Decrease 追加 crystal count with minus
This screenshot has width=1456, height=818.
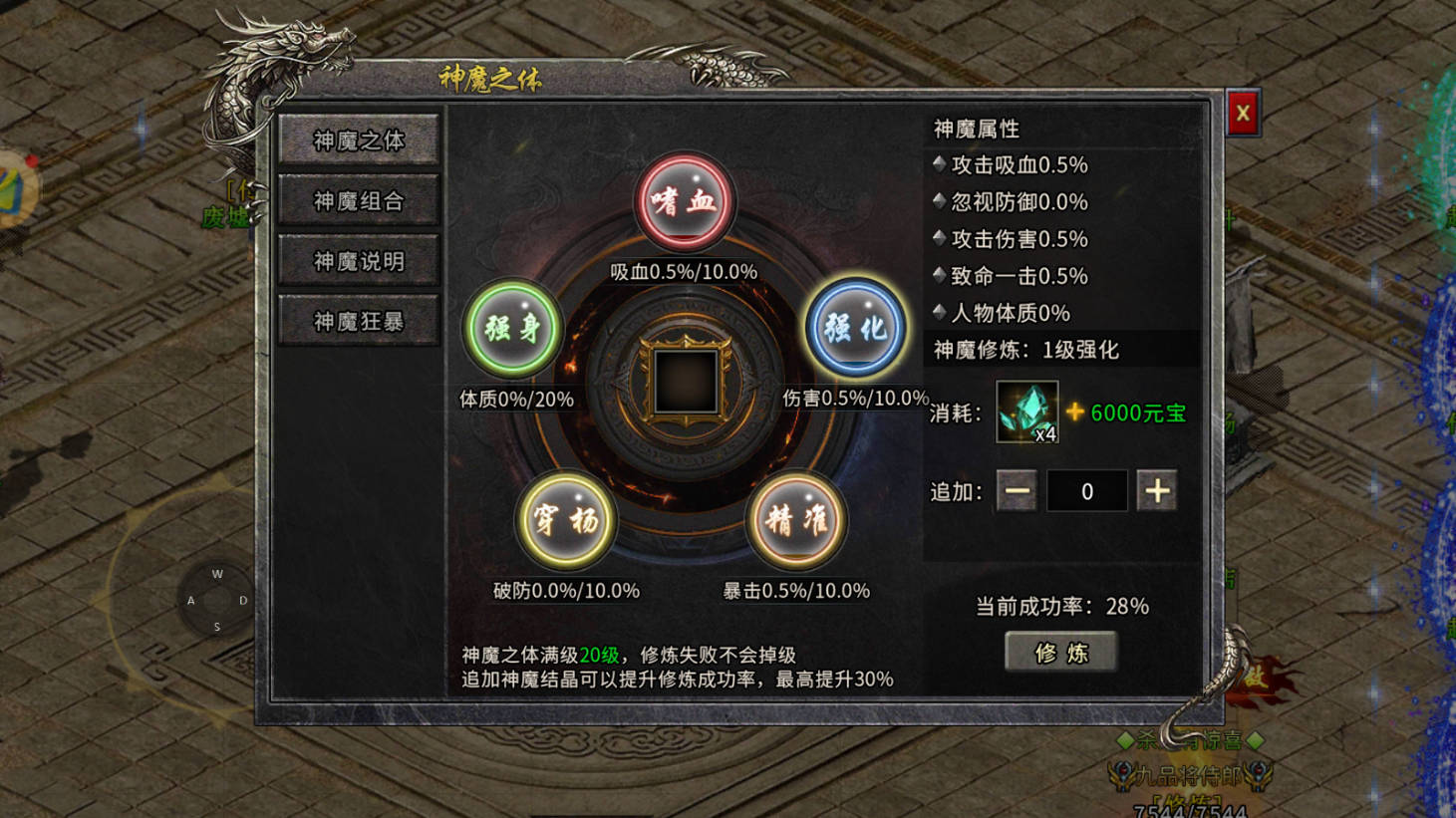[1016, 490]
